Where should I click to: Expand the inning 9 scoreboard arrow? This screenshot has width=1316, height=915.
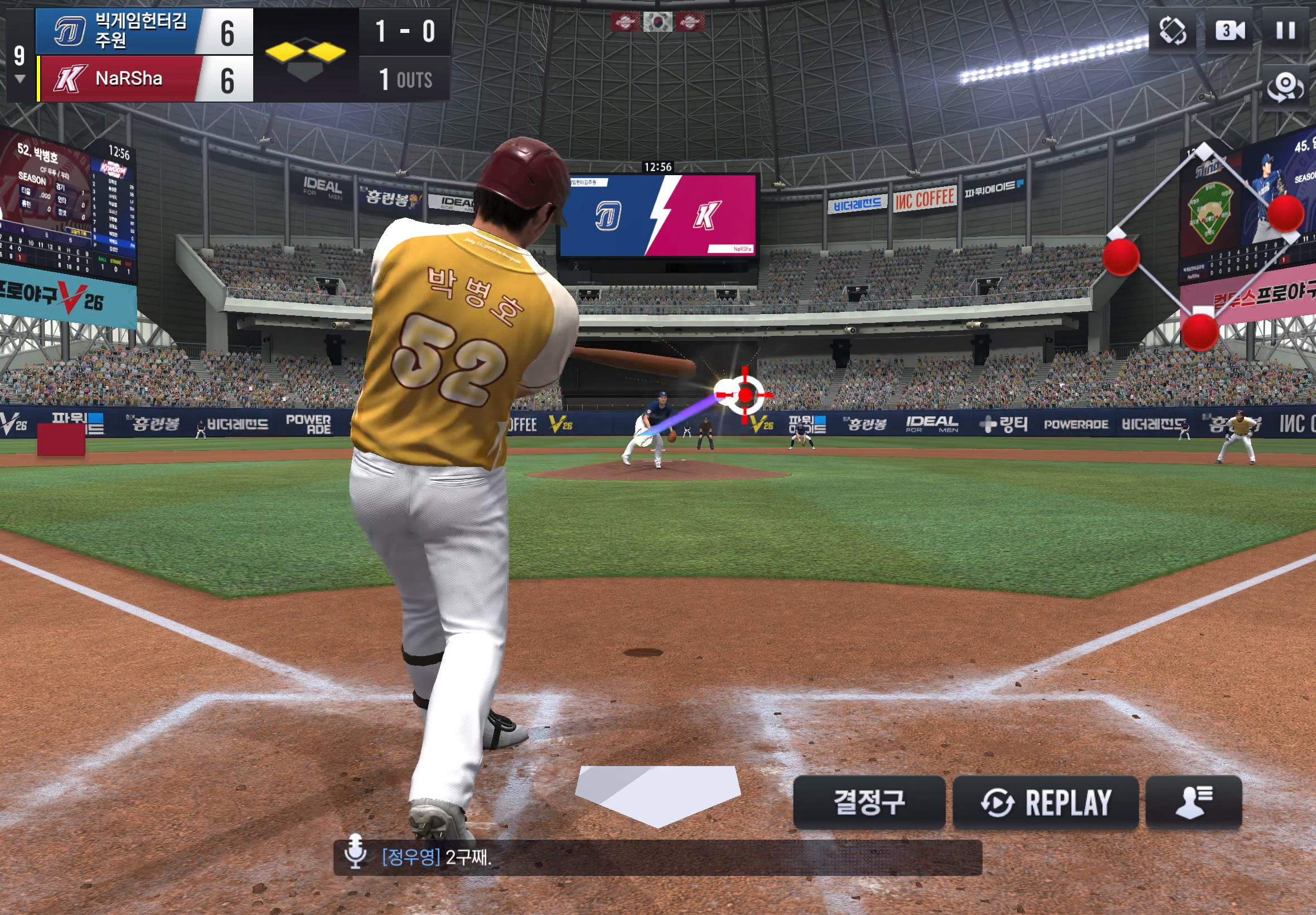(x=20, y=79)
